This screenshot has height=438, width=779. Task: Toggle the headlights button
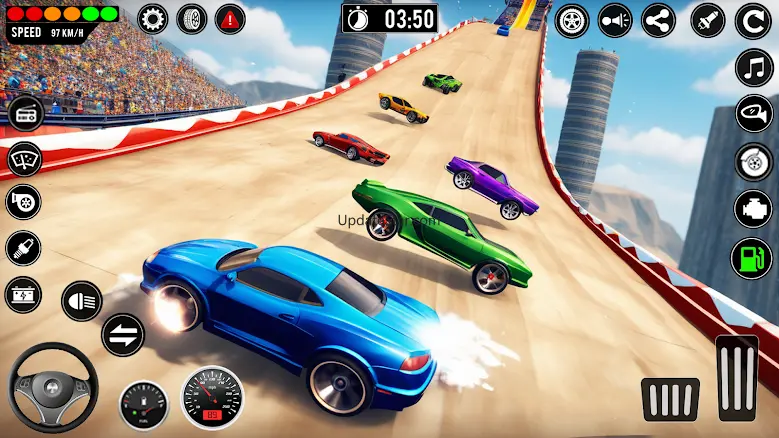(82, 300)
